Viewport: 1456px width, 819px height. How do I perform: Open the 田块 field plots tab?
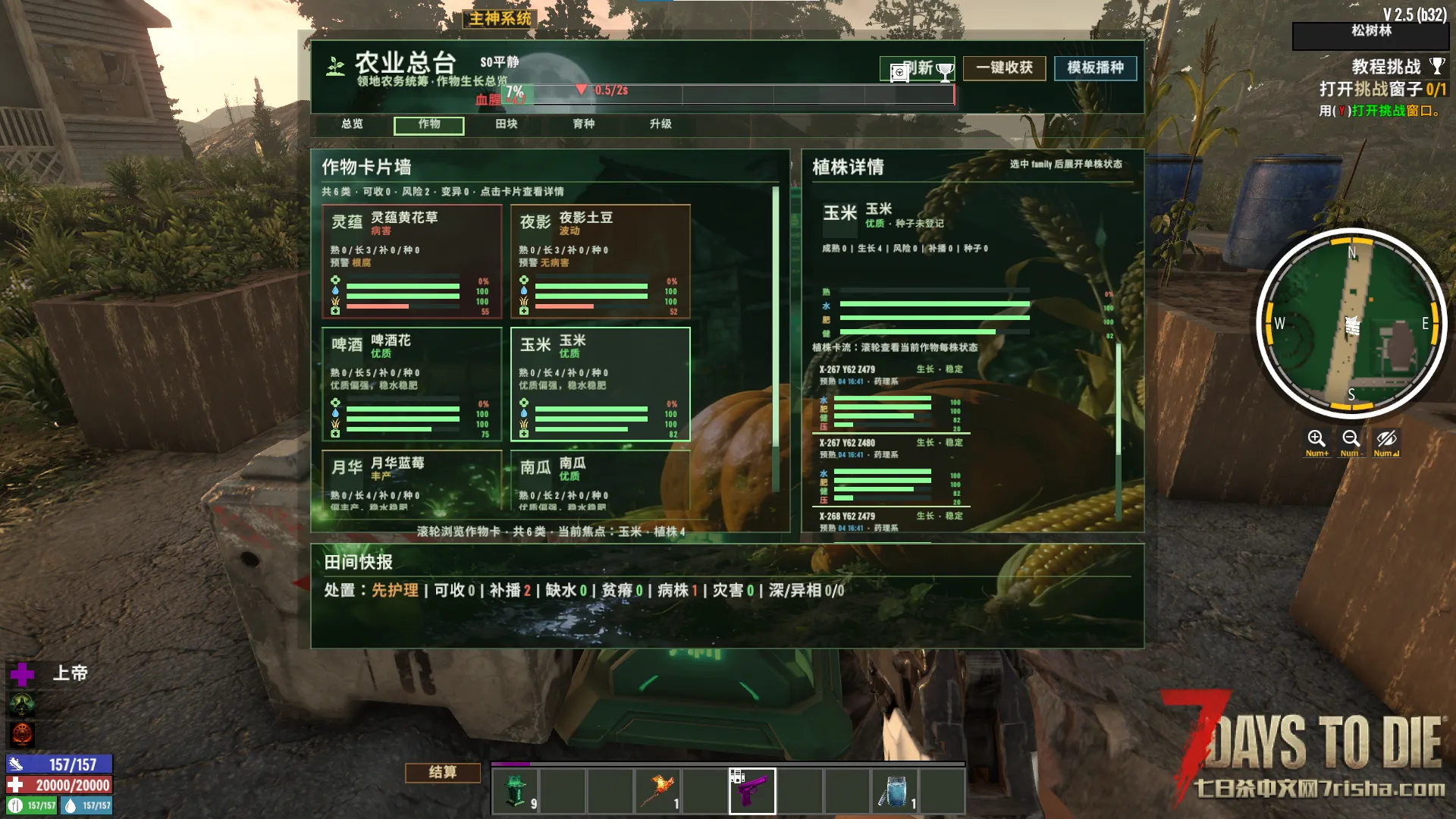pos(507,124)
